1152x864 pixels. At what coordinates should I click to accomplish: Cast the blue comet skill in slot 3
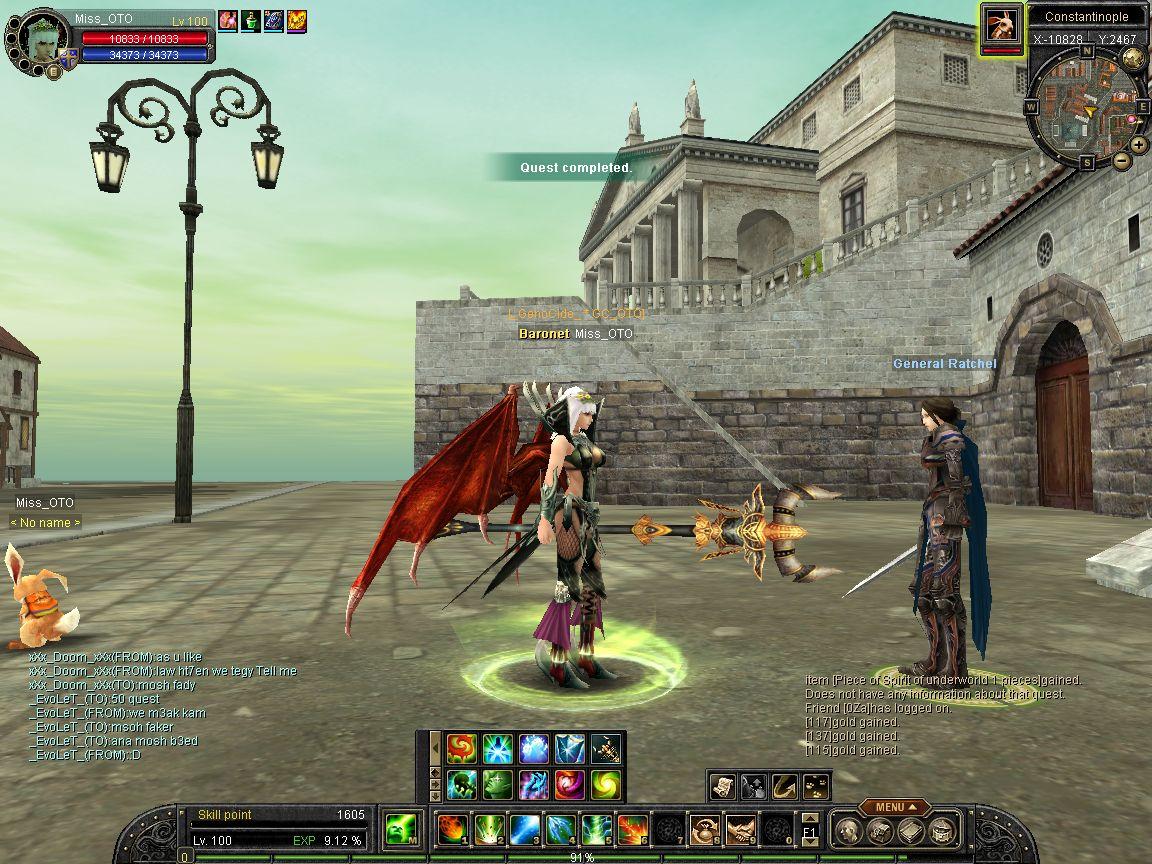(x=525, y=829)
